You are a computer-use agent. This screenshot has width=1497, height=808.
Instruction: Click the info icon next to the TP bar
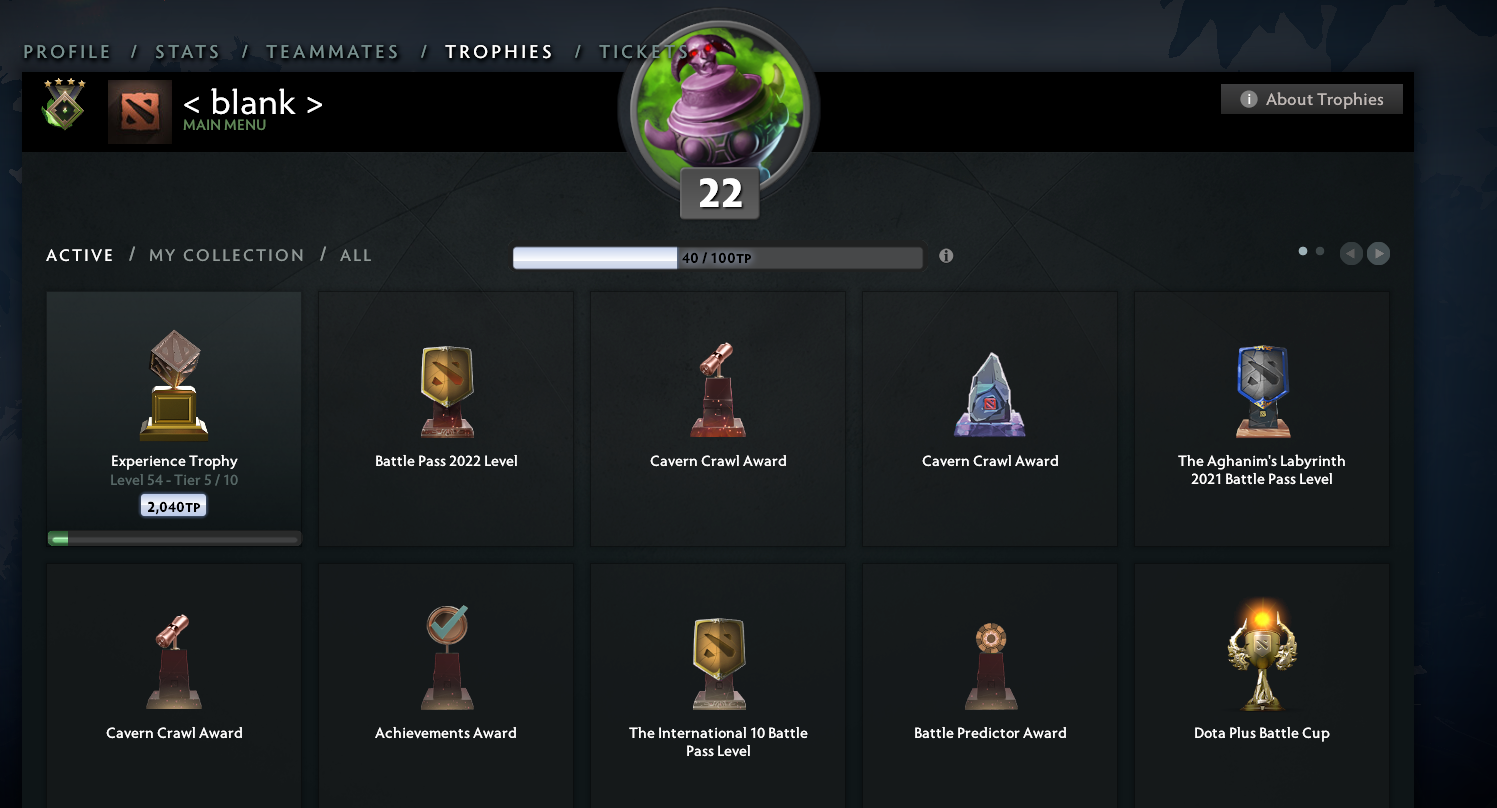pos(945,256)
